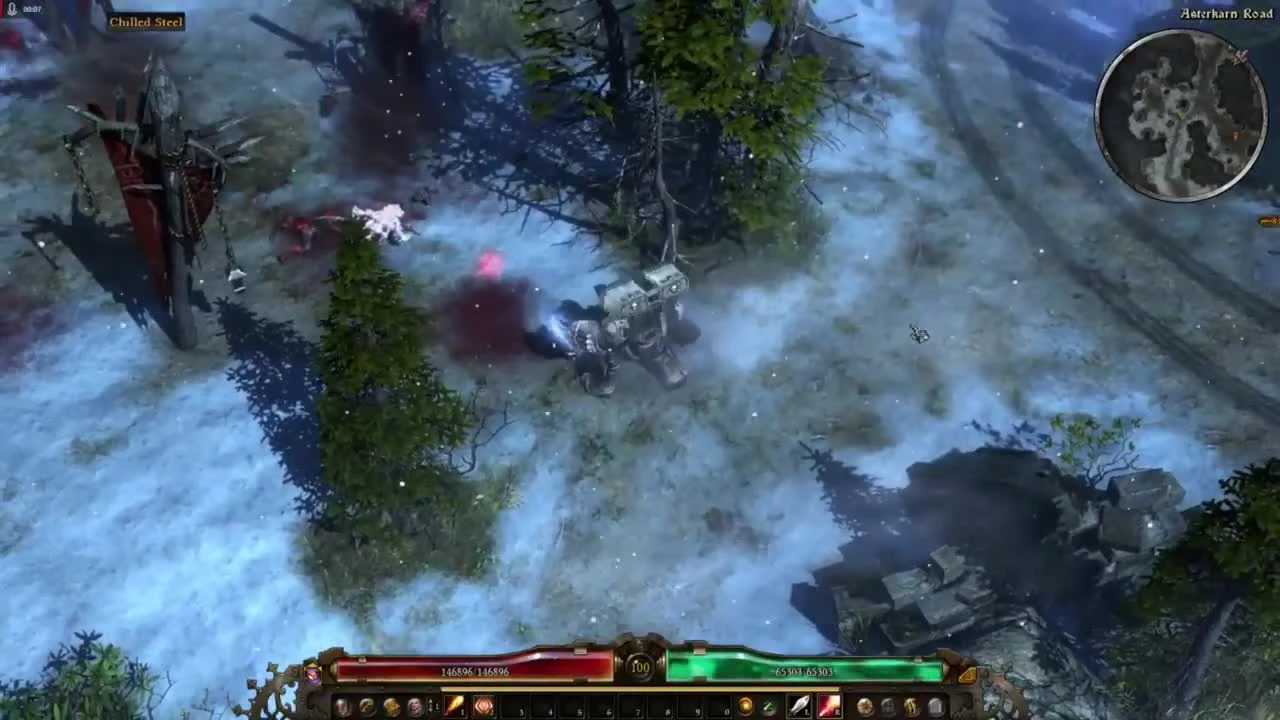Click the blade skill bound to left mouse
The width and height of the screenshot is (1280, 720).
[x=800, y=706]
